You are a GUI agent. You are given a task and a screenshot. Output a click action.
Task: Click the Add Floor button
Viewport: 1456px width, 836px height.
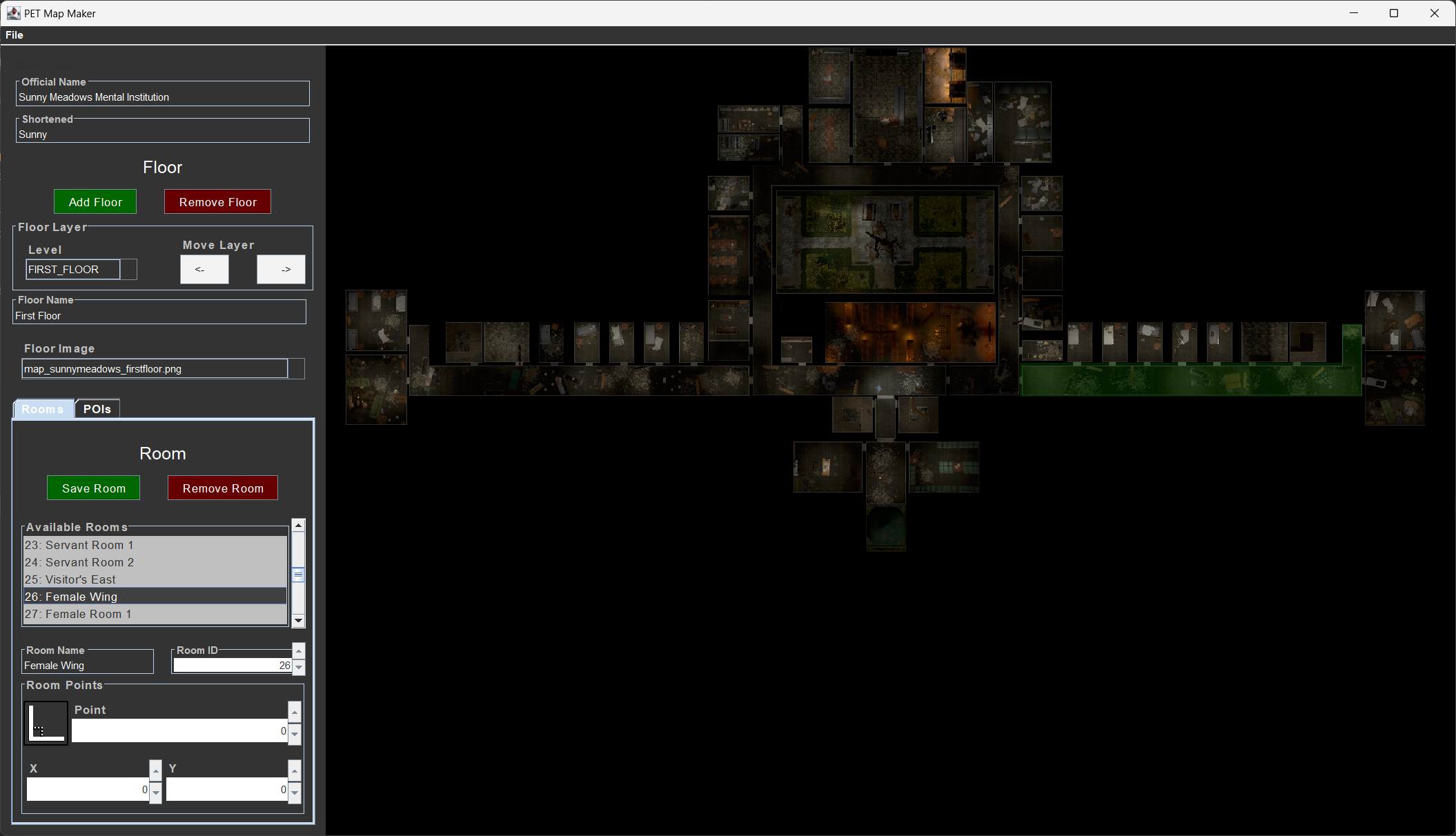(x=95, y=201)
